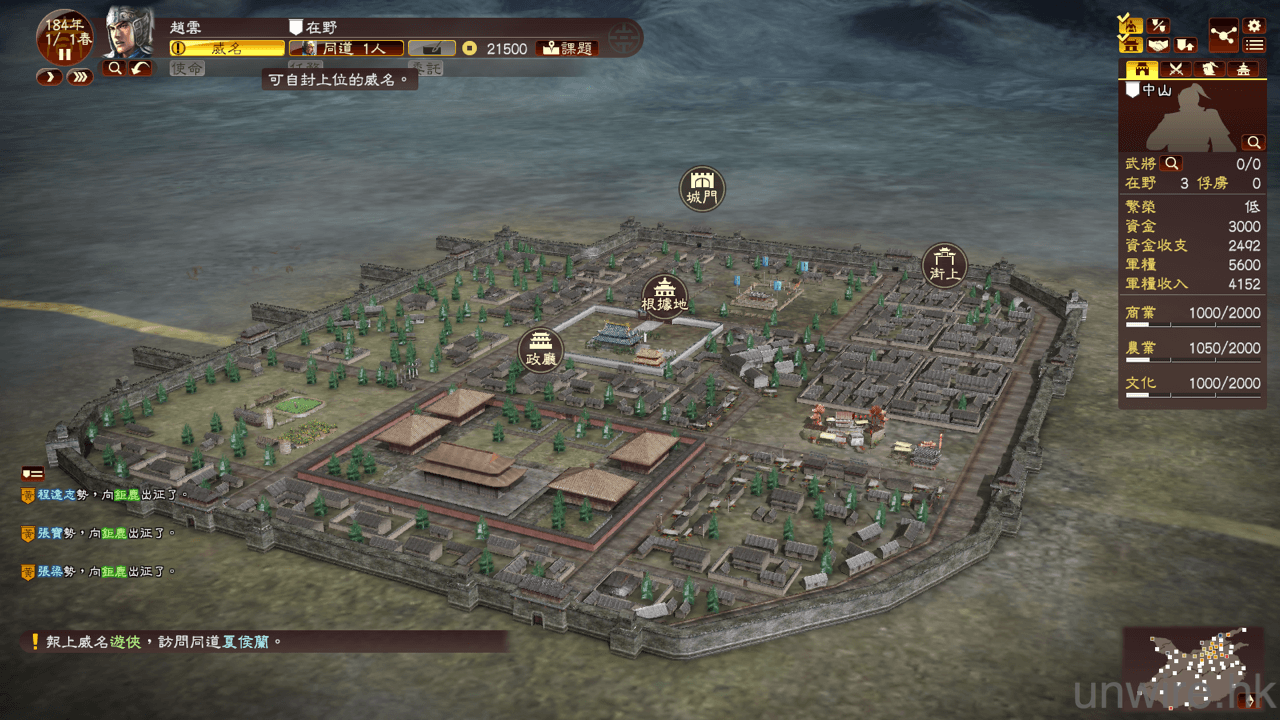Open the 課題 objectives button
The width and height of the screenshot is (1280, 720).
click(x=566, y=48)
